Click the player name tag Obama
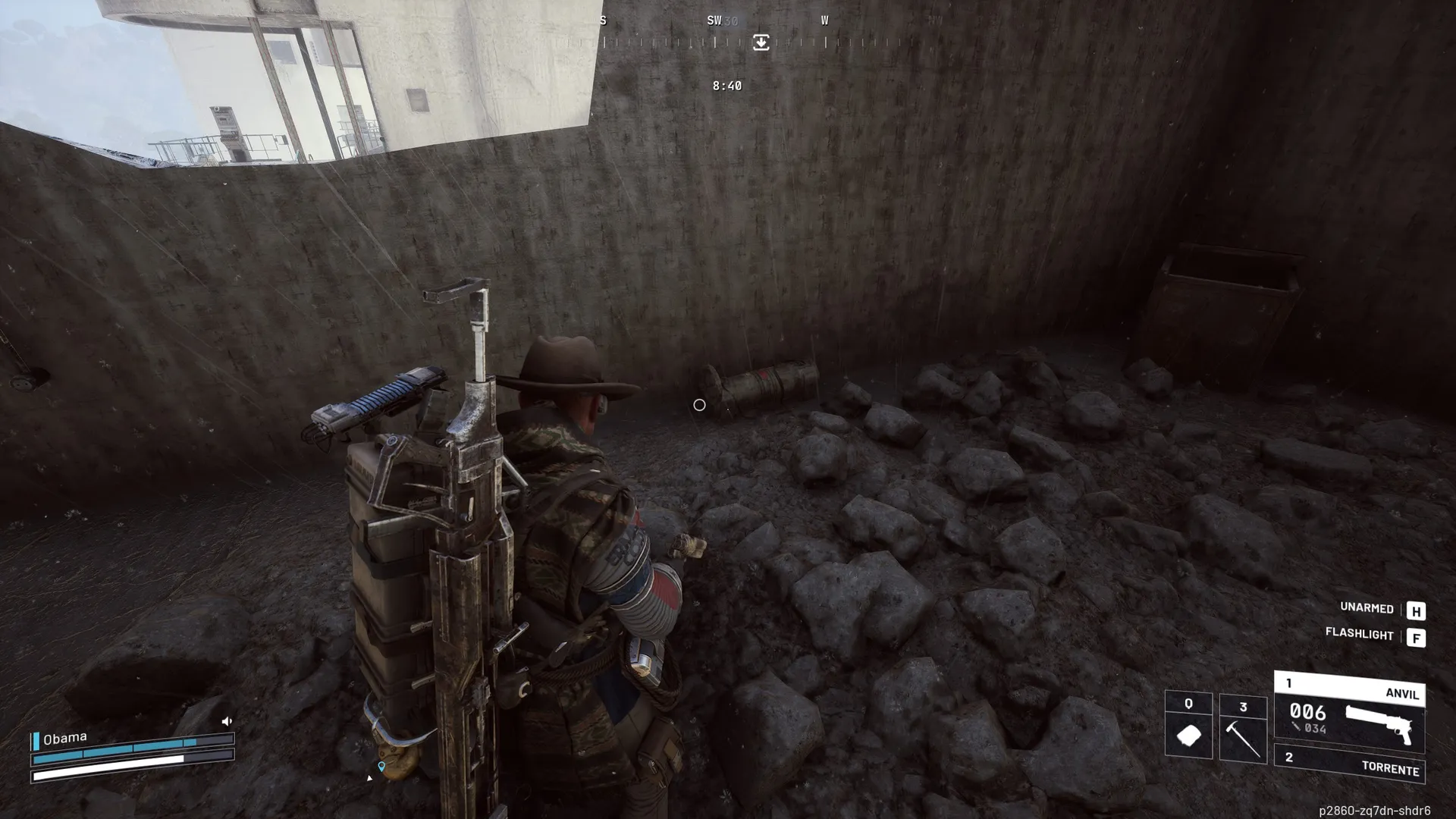 pos(64,738)
